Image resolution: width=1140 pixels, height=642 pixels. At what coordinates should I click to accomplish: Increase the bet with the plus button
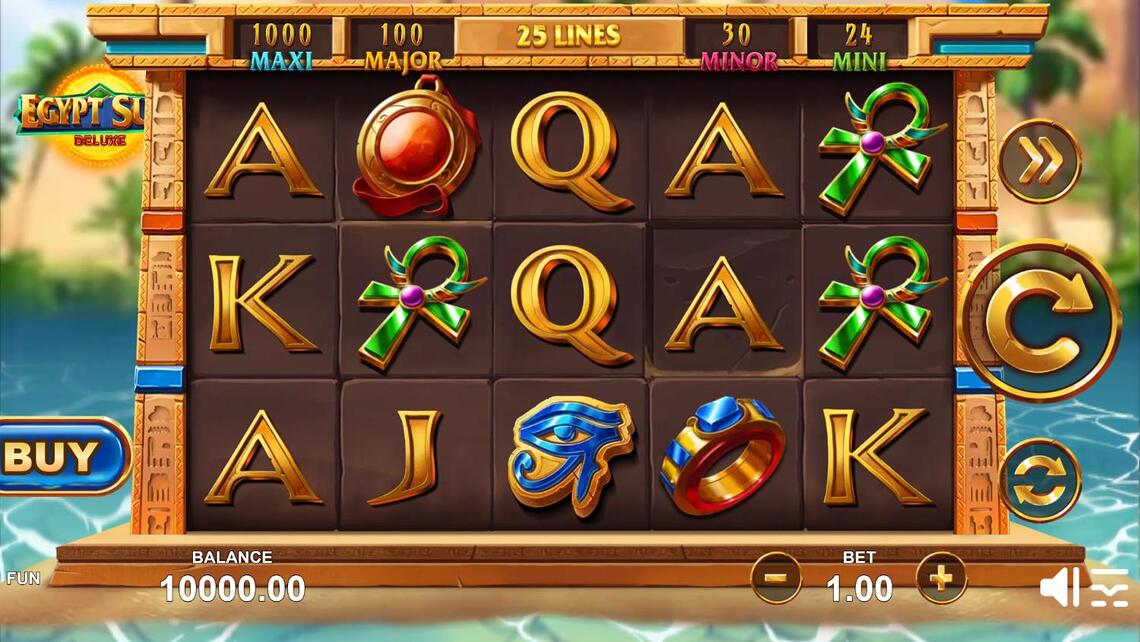[x=941, y=578]
